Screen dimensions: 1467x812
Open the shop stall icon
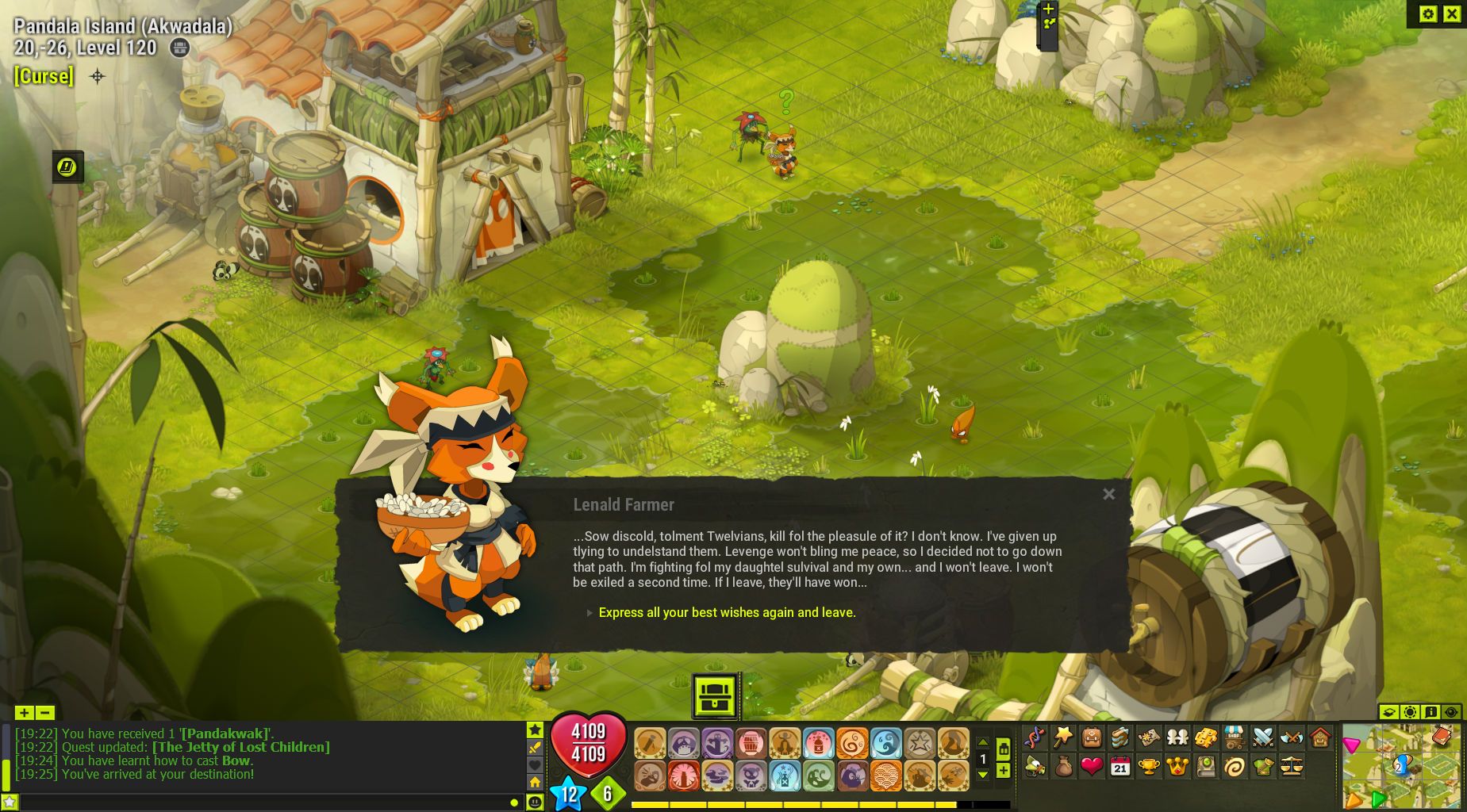1234,737
